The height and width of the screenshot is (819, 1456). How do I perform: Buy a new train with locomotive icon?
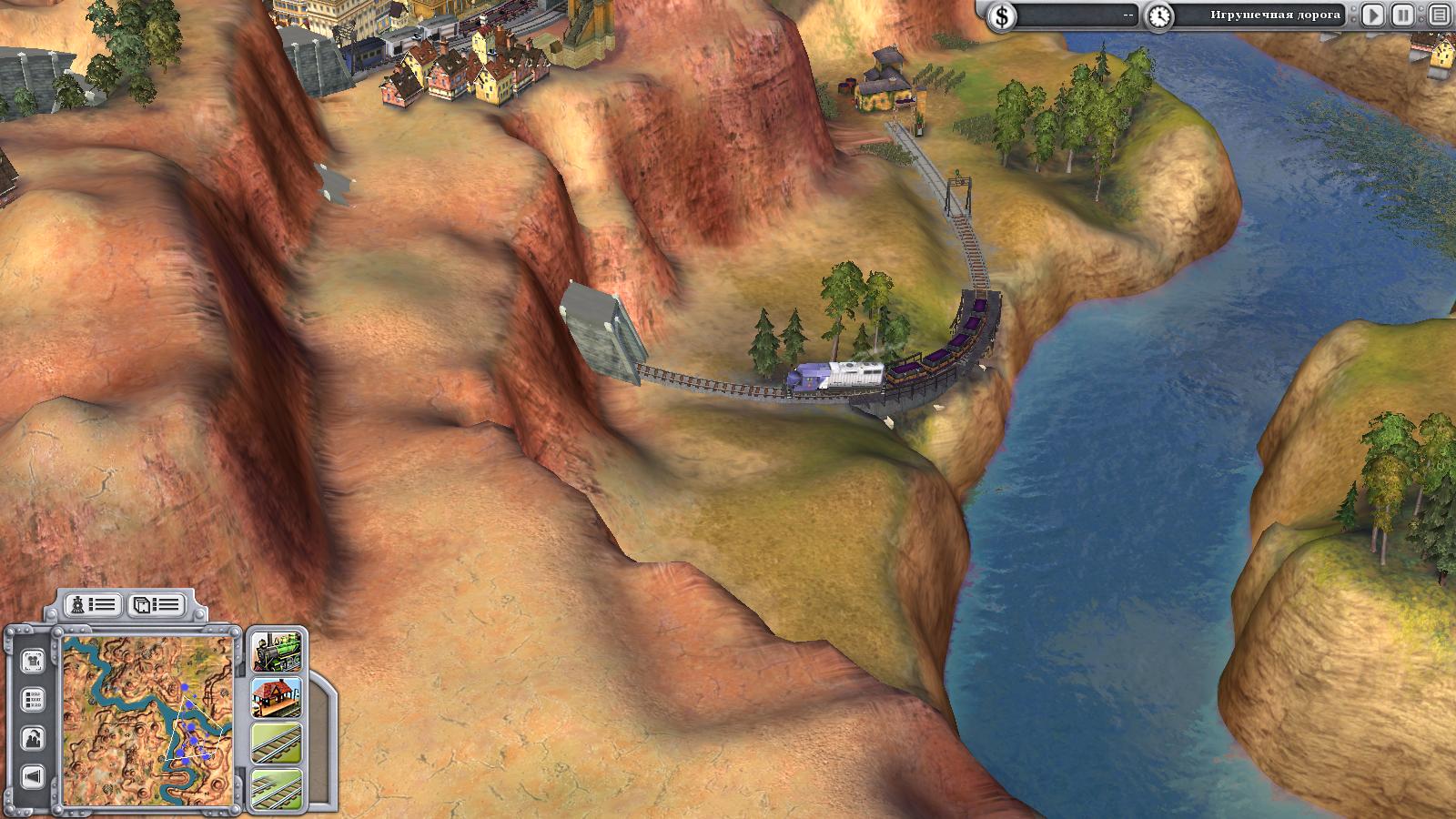pos(276,650)
